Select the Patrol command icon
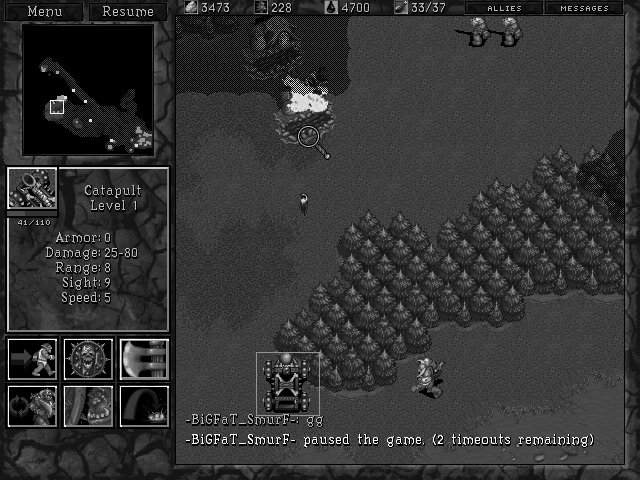Viewport: 640px width, 480px height. 32,406
